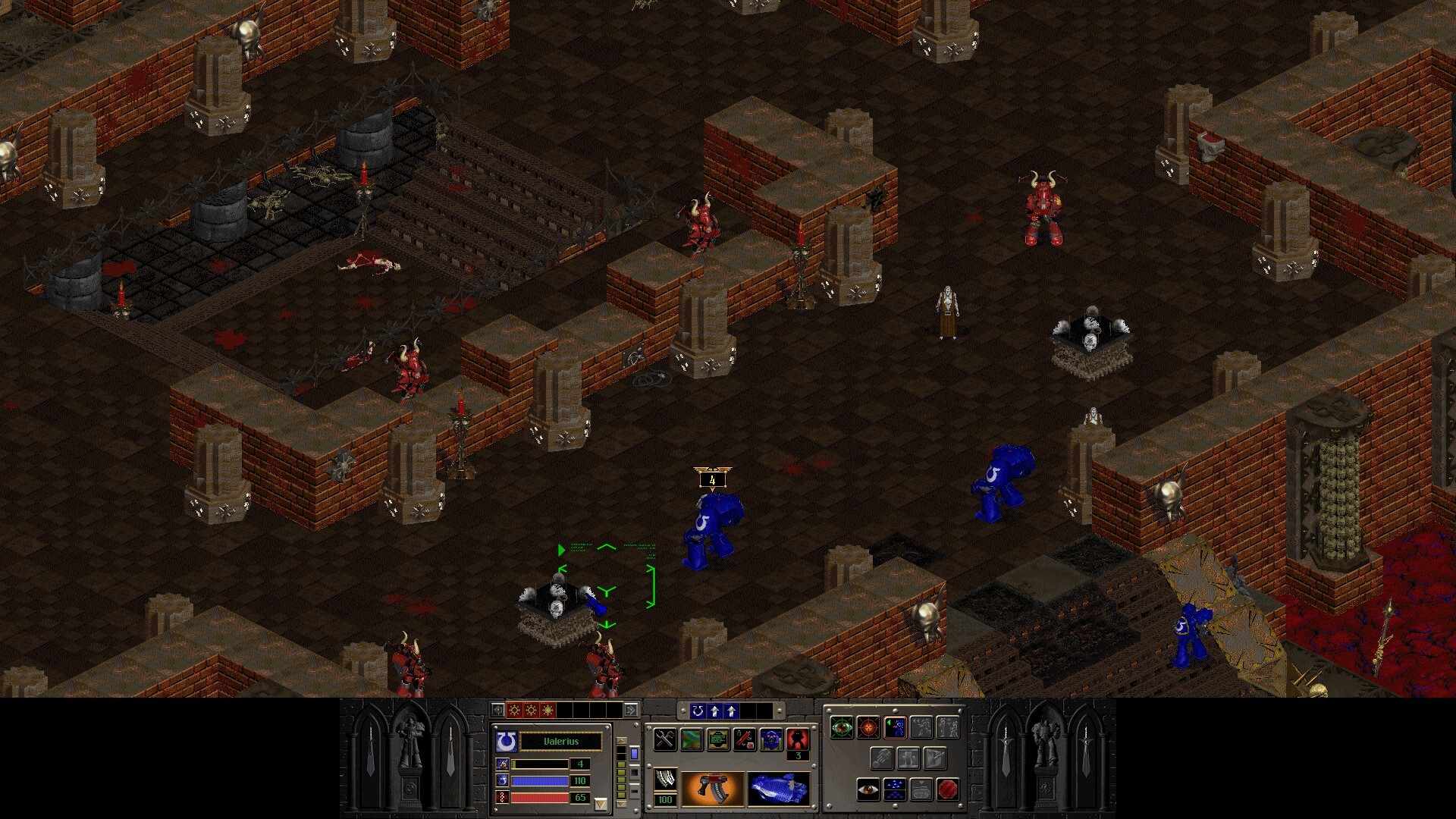The image size is (1456, 819).
Task: Toggle the highlighted next-marine button
Action: click(x=896, y=727)
